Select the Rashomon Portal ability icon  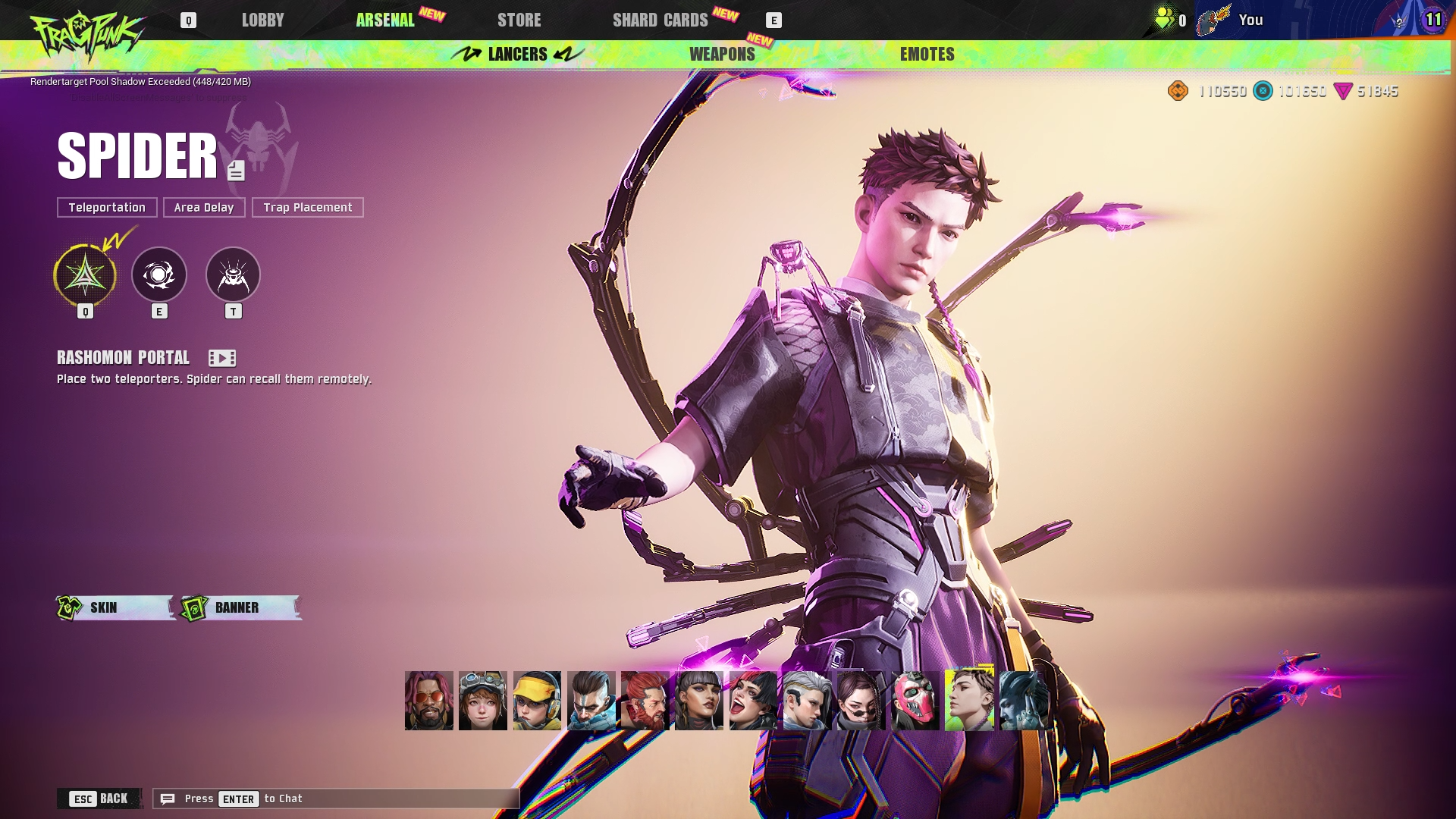point(85,275)
